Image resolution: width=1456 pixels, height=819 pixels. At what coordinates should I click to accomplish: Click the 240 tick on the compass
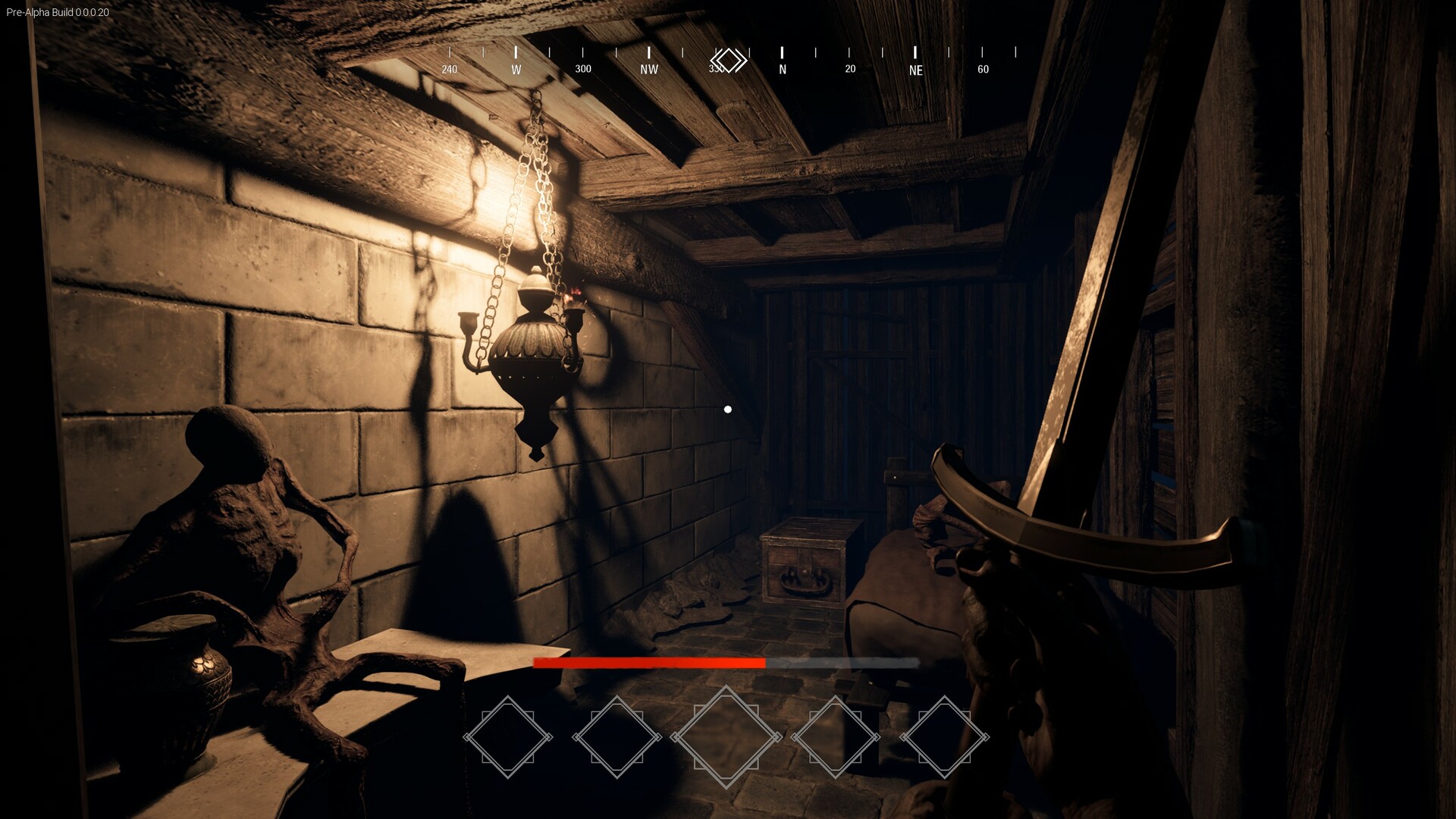click(449, 68)
